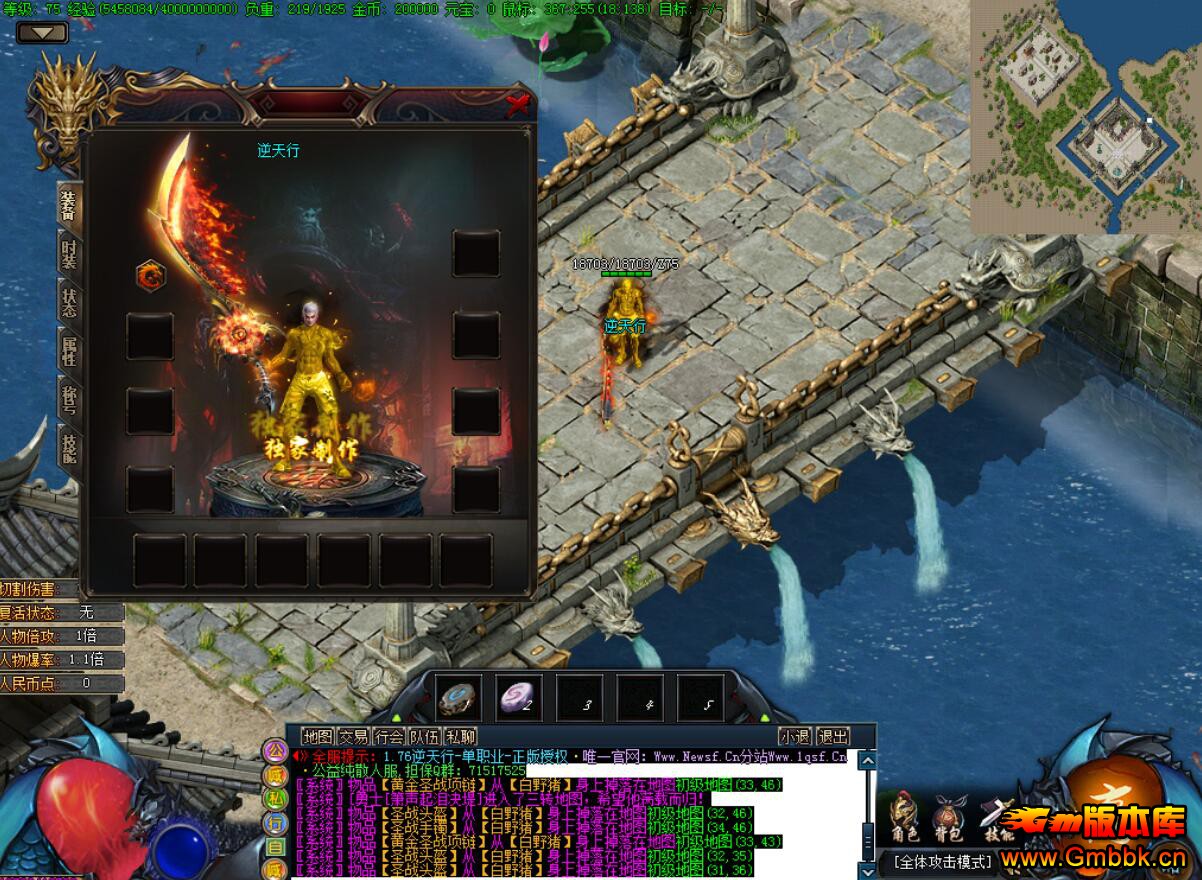Show the 属性 attributes tab
Screen dimensions: 1202x880
point(69,352)
